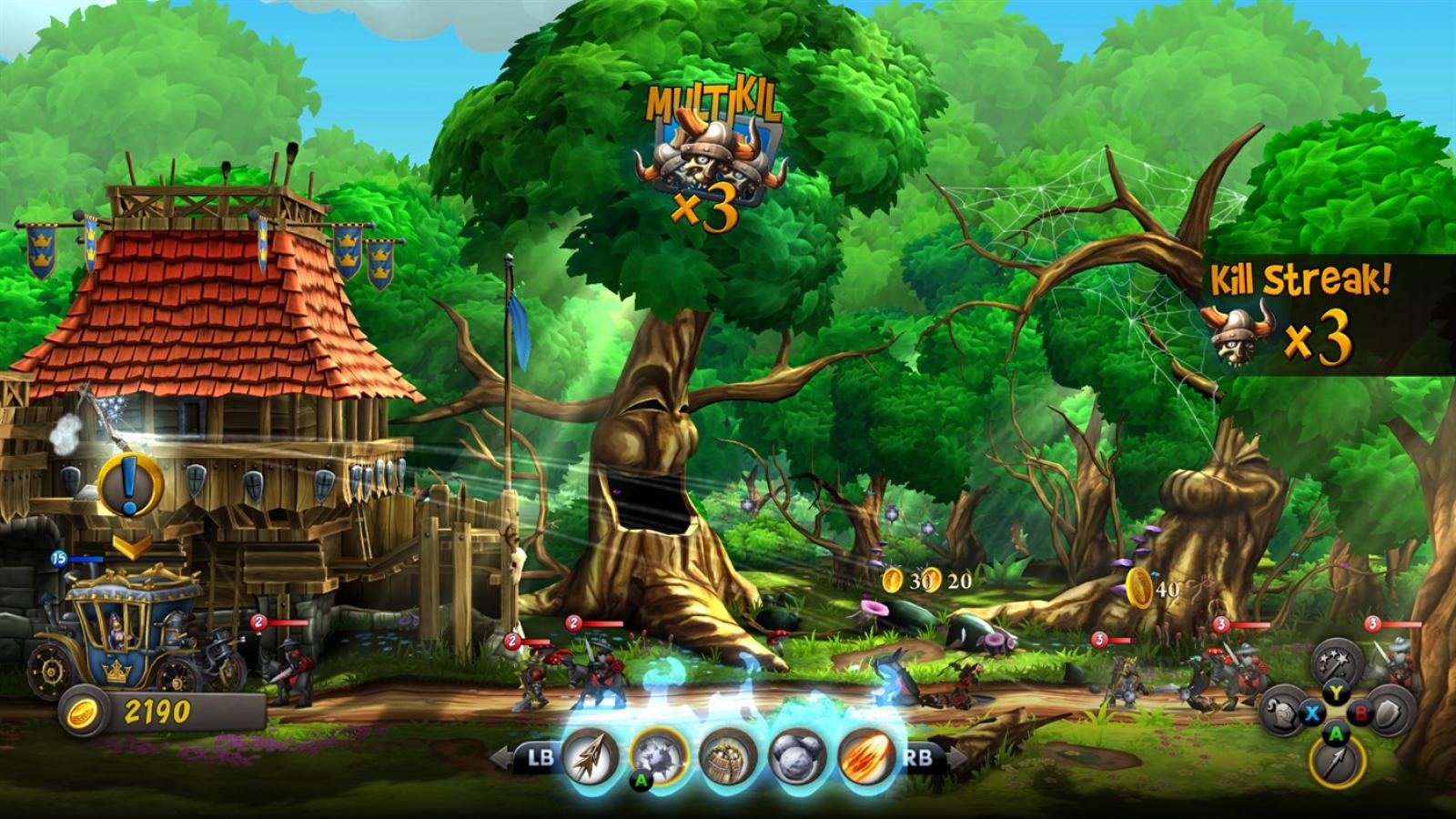This screenshot has height=819, width=1456.
Task: Choose the shield defense category
Action: (1389, 713)
